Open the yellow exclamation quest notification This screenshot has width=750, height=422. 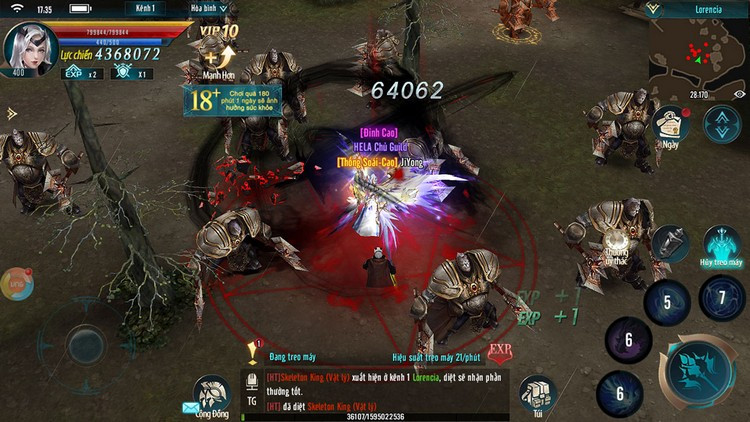pos(253,351)
